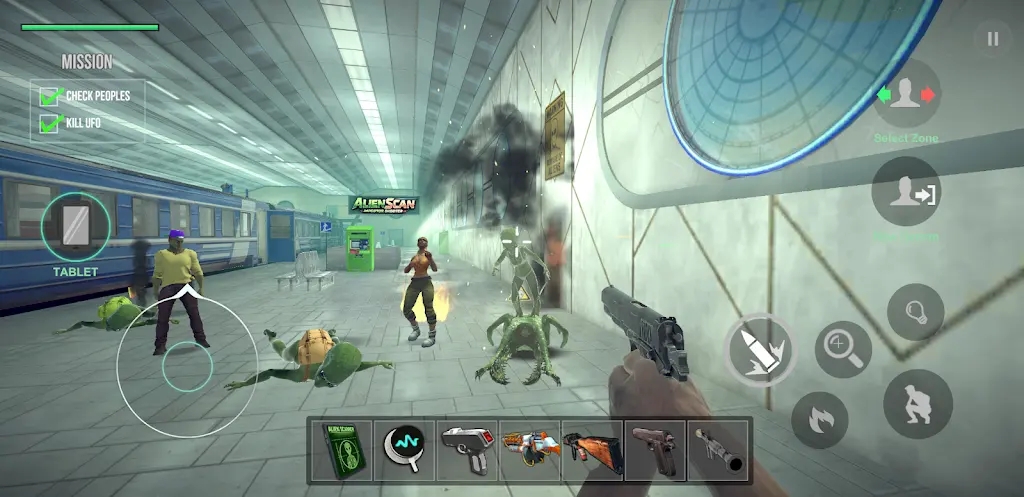
Task: Choose the magnifier pulse scanner slot
Action: tap(404, 450)
